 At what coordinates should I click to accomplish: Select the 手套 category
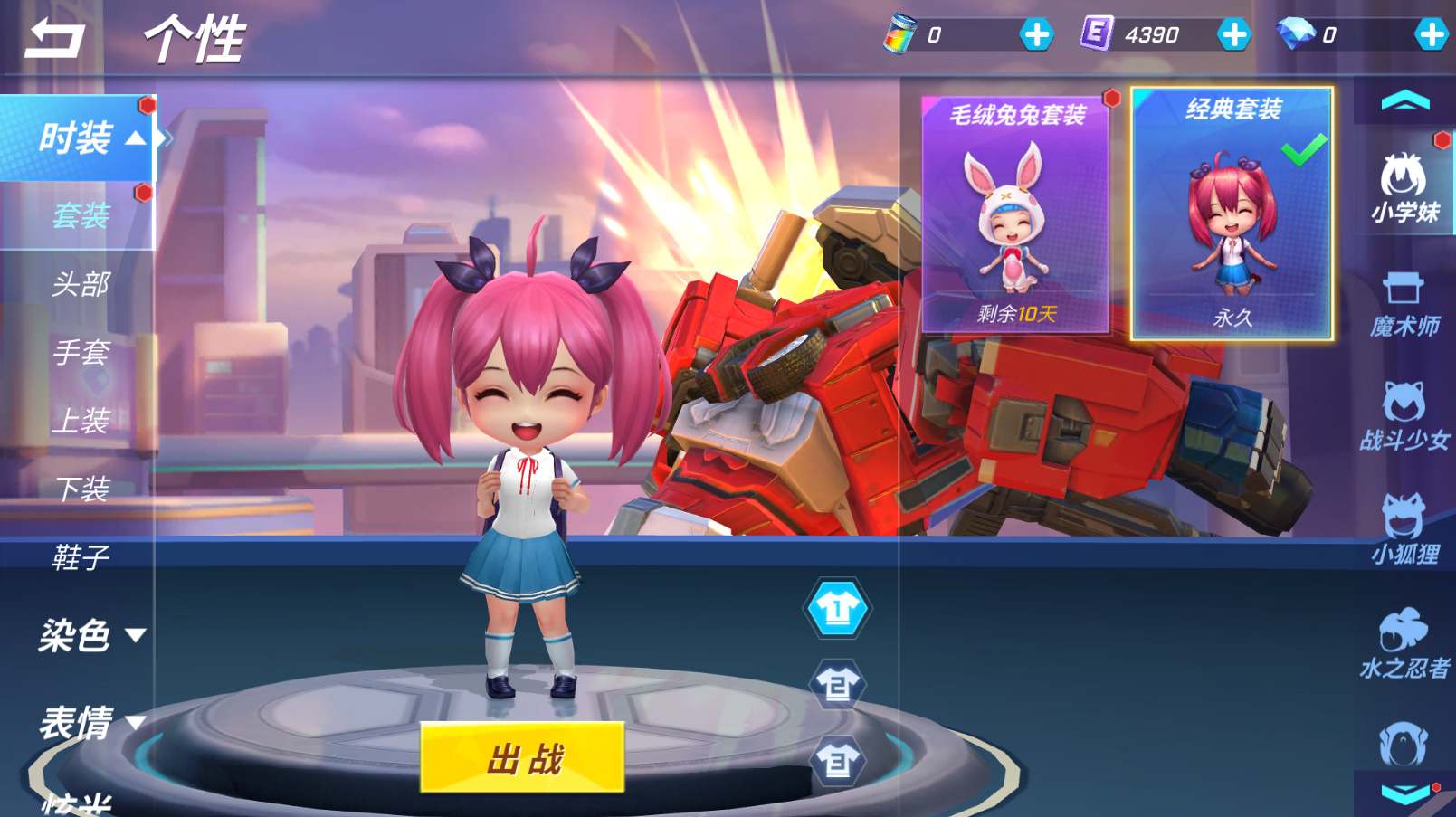(81, 352)
